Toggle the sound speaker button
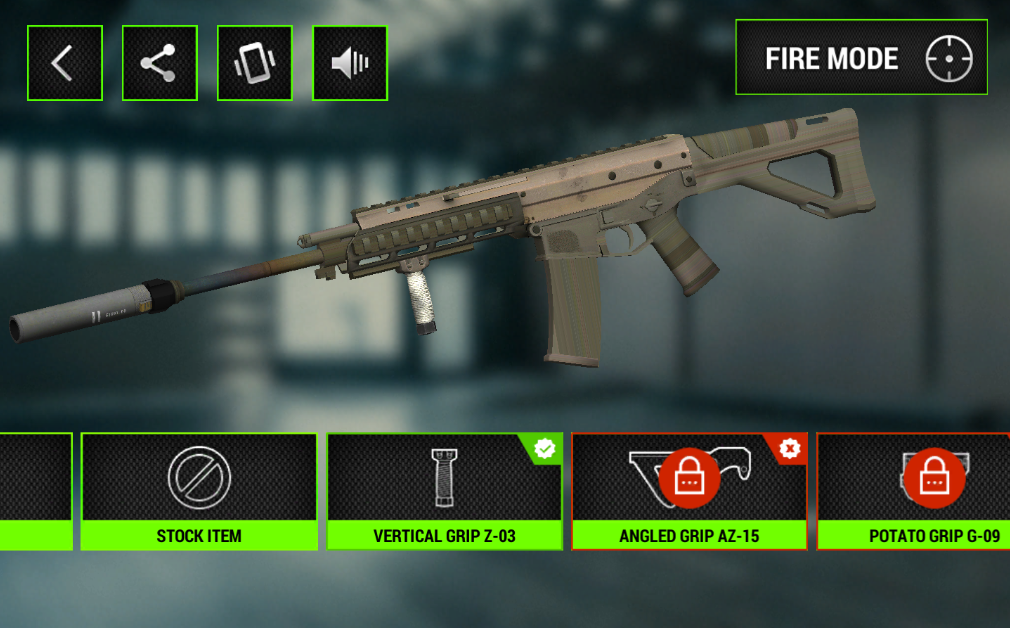This screenshot has height=628, width=1010. click(x=350, y=63)
